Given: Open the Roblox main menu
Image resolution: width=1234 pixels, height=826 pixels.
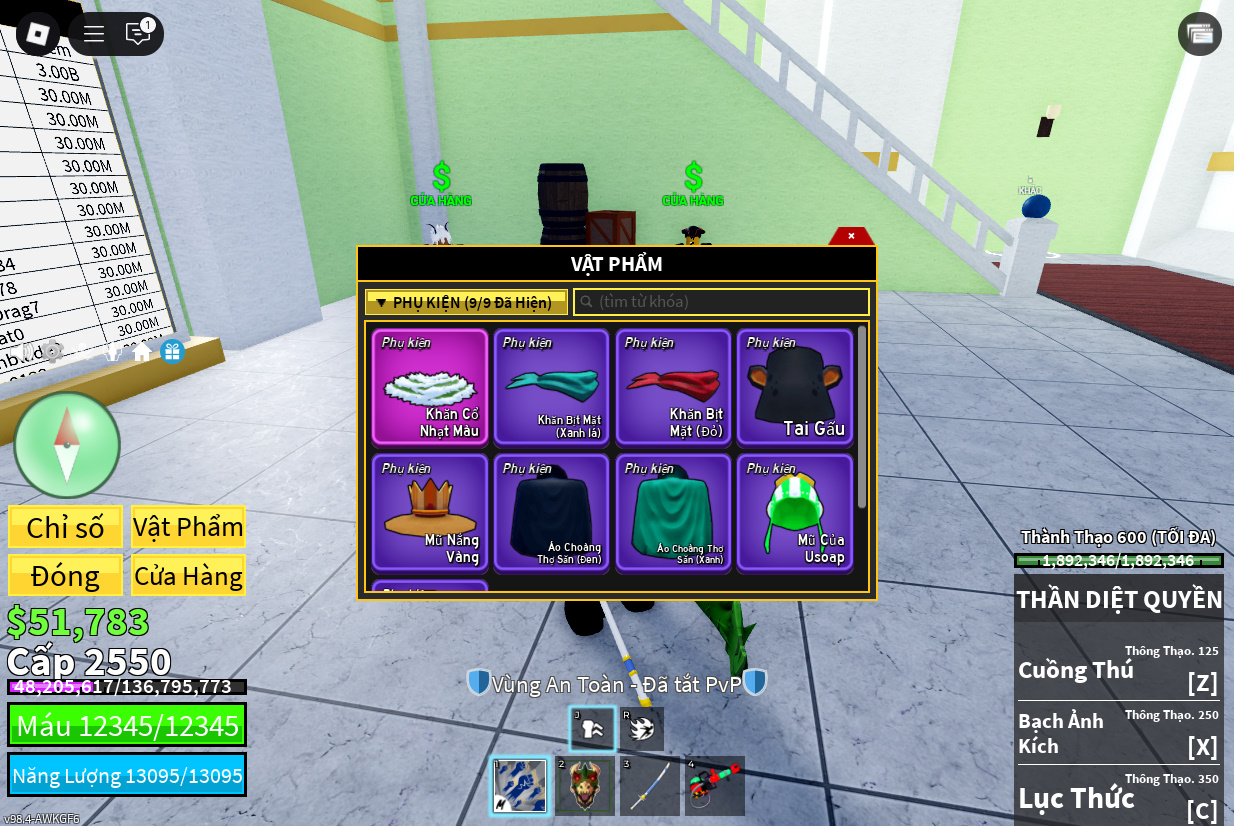Looking at the screenshot, I should pos(38,33).
